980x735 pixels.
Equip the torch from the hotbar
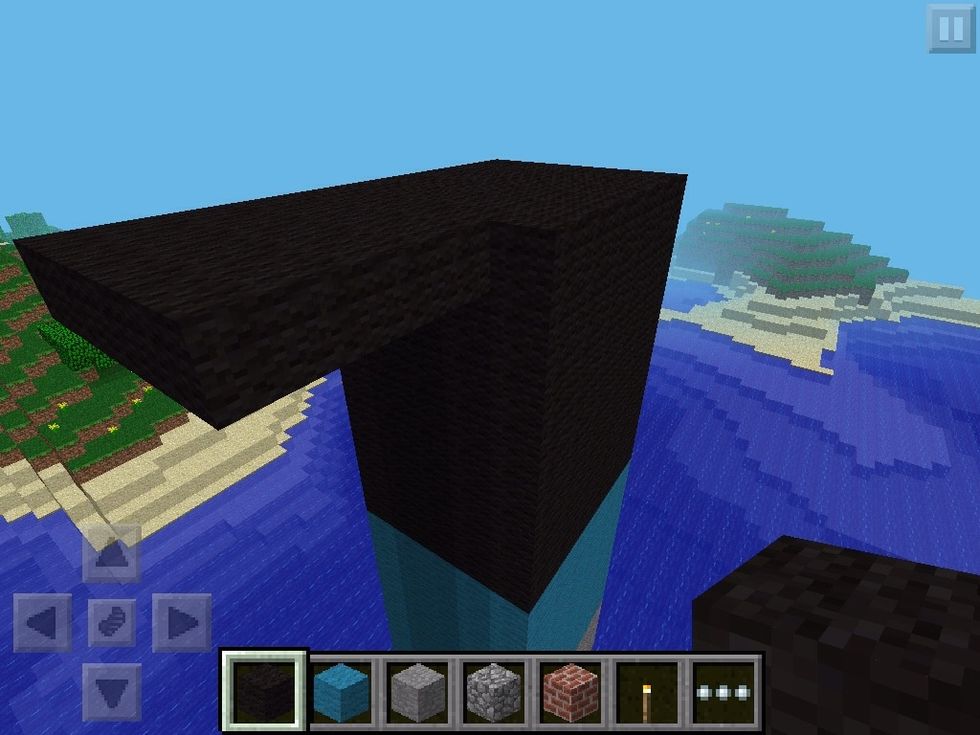pyautogui.click(x=648, y=691)
